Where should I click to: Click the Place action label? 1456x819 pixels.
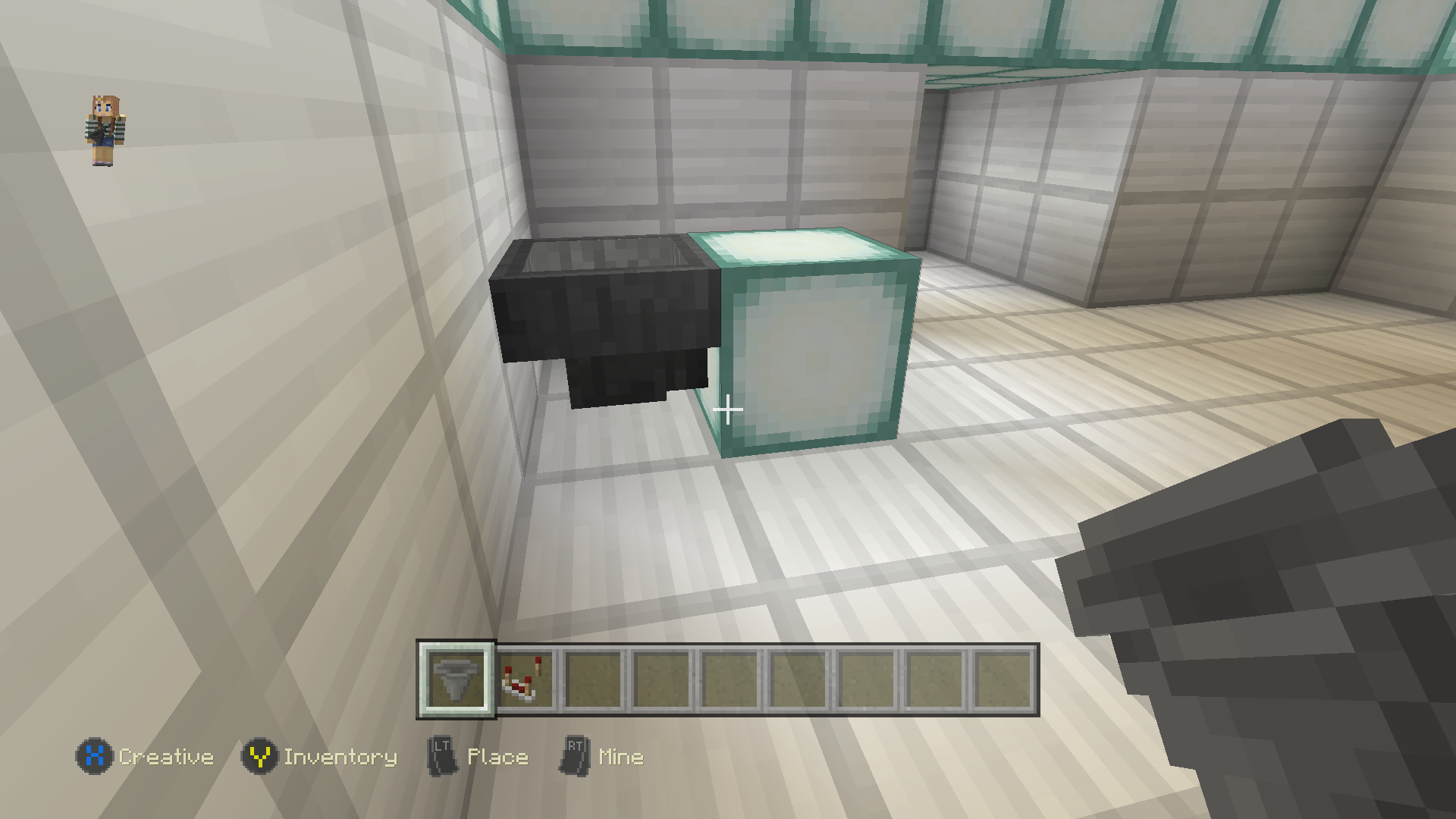point(497,756)
